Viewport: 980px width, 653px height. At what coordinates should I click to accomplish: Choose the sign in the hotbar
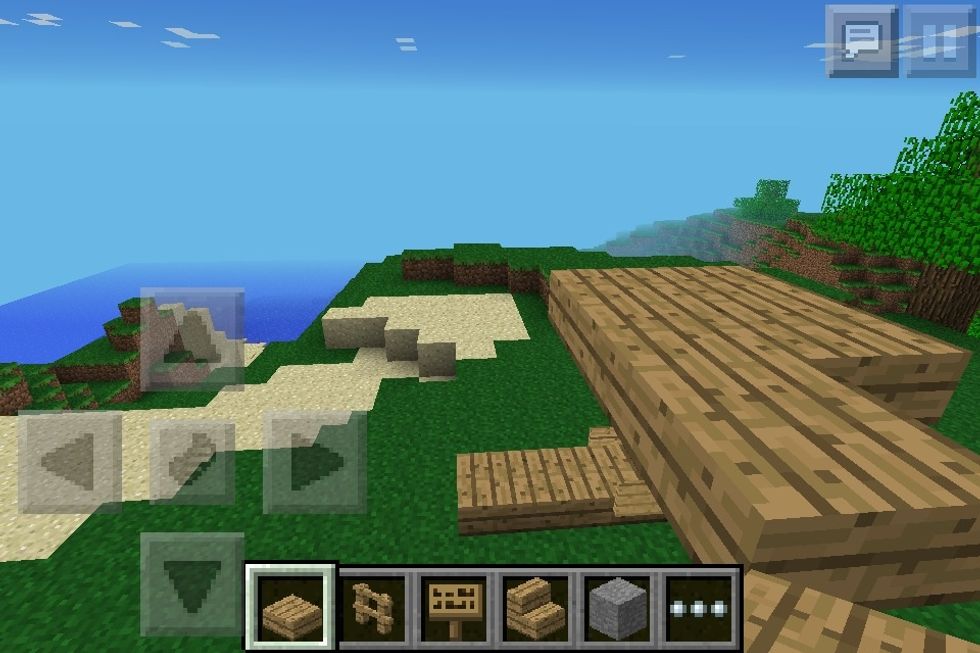[x=455, y=607]
